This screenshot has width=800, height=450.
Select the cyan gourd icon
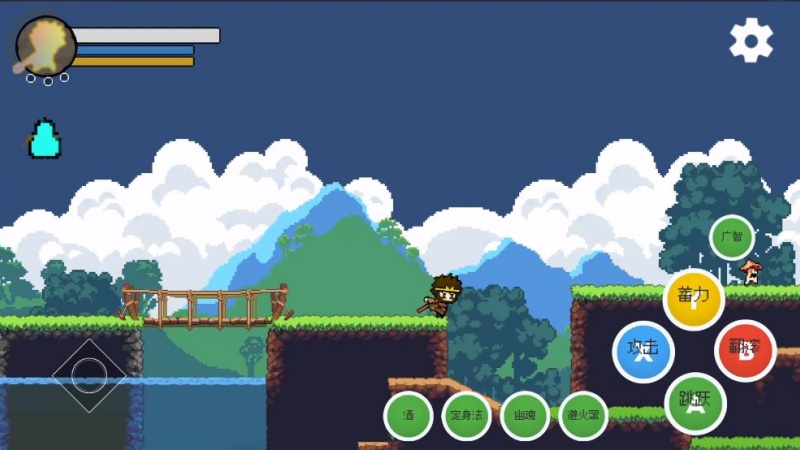click(43, 139)
